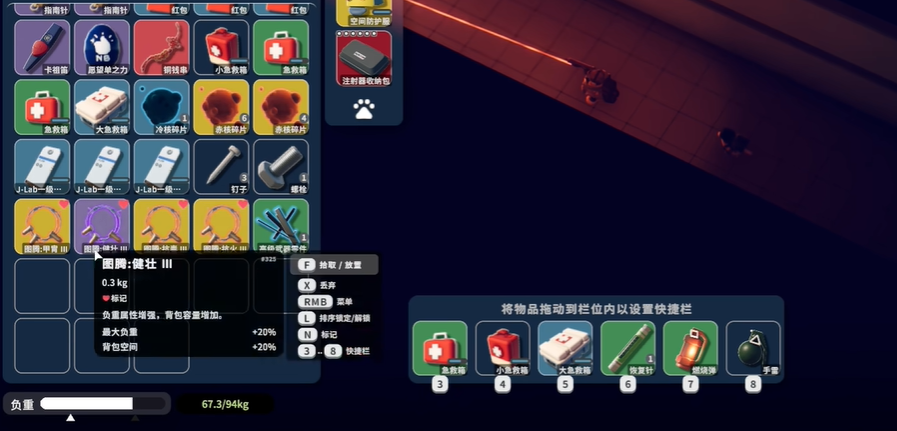
Task: Select the purple 图腾:健壮 III totem
Action: (102, 225)
